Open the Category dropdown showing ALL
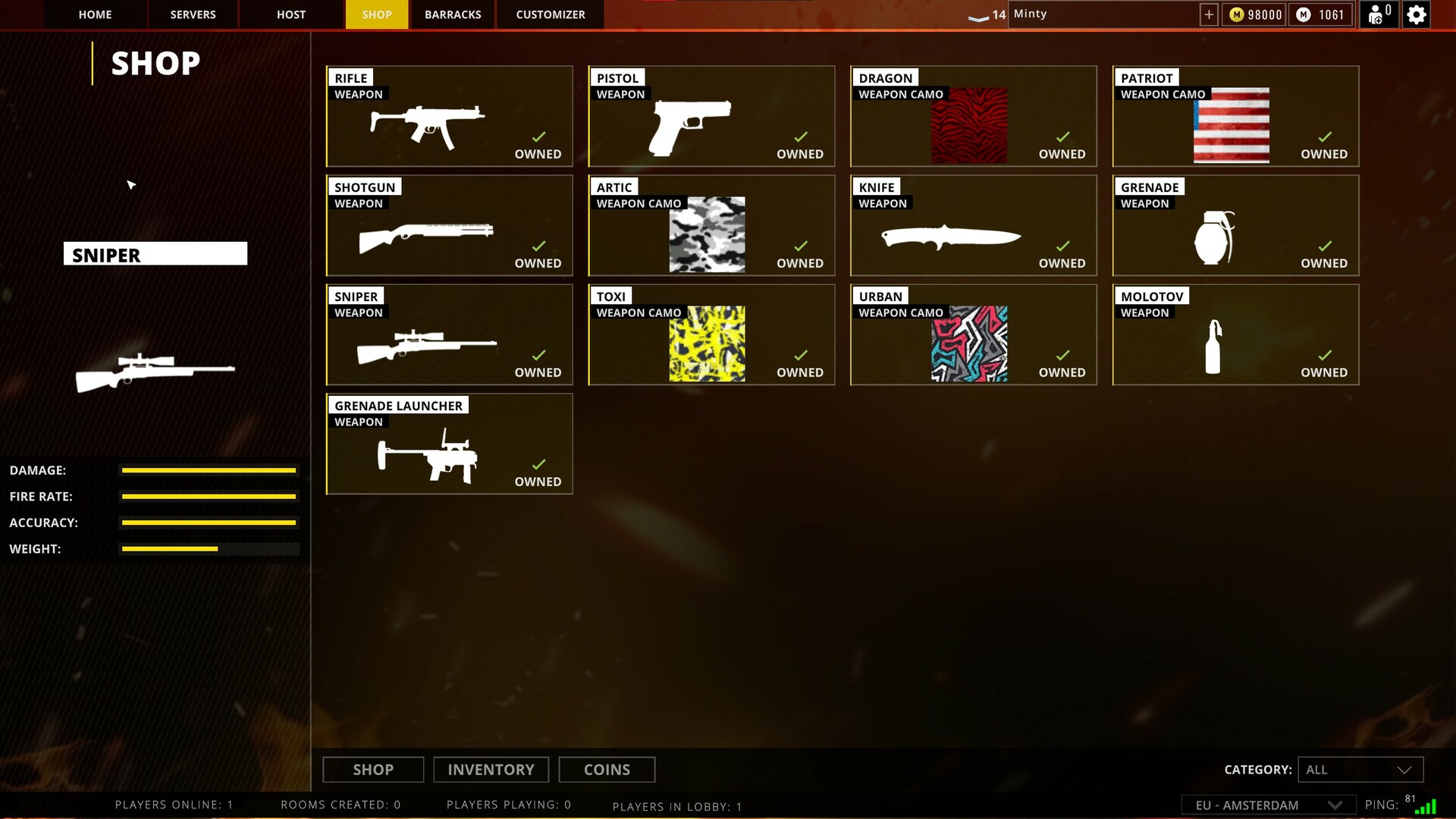Viewport: 1456px width, 819px height. (x=1360, y=769)
